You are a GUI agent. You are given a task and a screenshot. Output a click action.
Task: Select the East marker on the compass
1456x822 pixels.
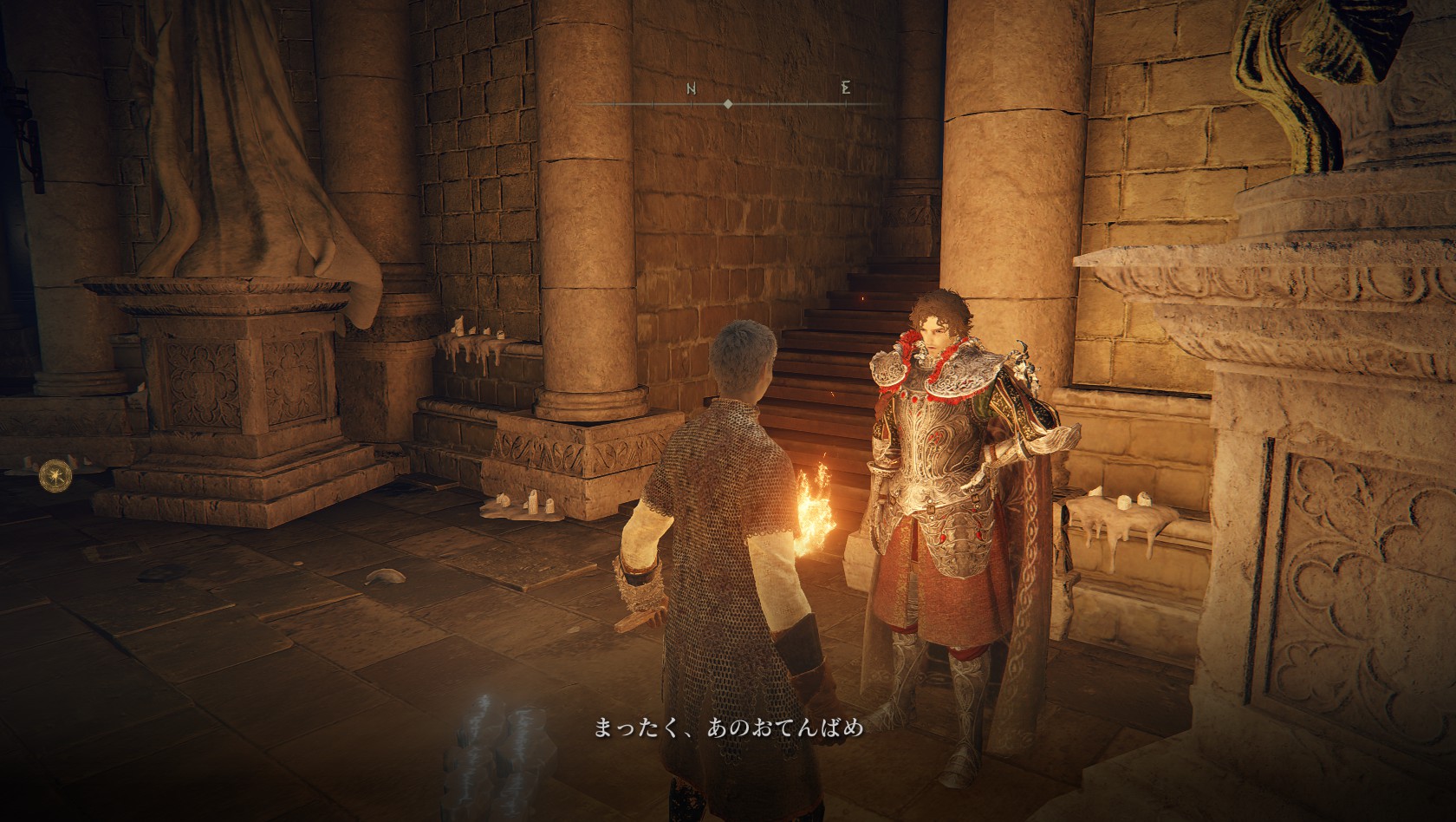[x=845, y=88]
